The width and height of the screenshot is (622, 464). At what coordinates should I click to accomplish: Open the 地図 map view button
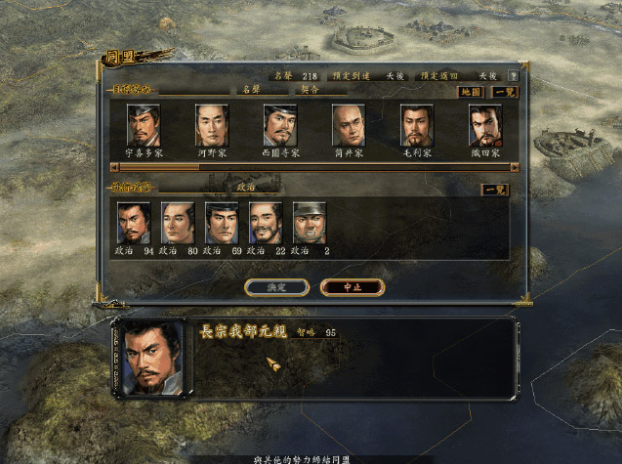point(470,91)
